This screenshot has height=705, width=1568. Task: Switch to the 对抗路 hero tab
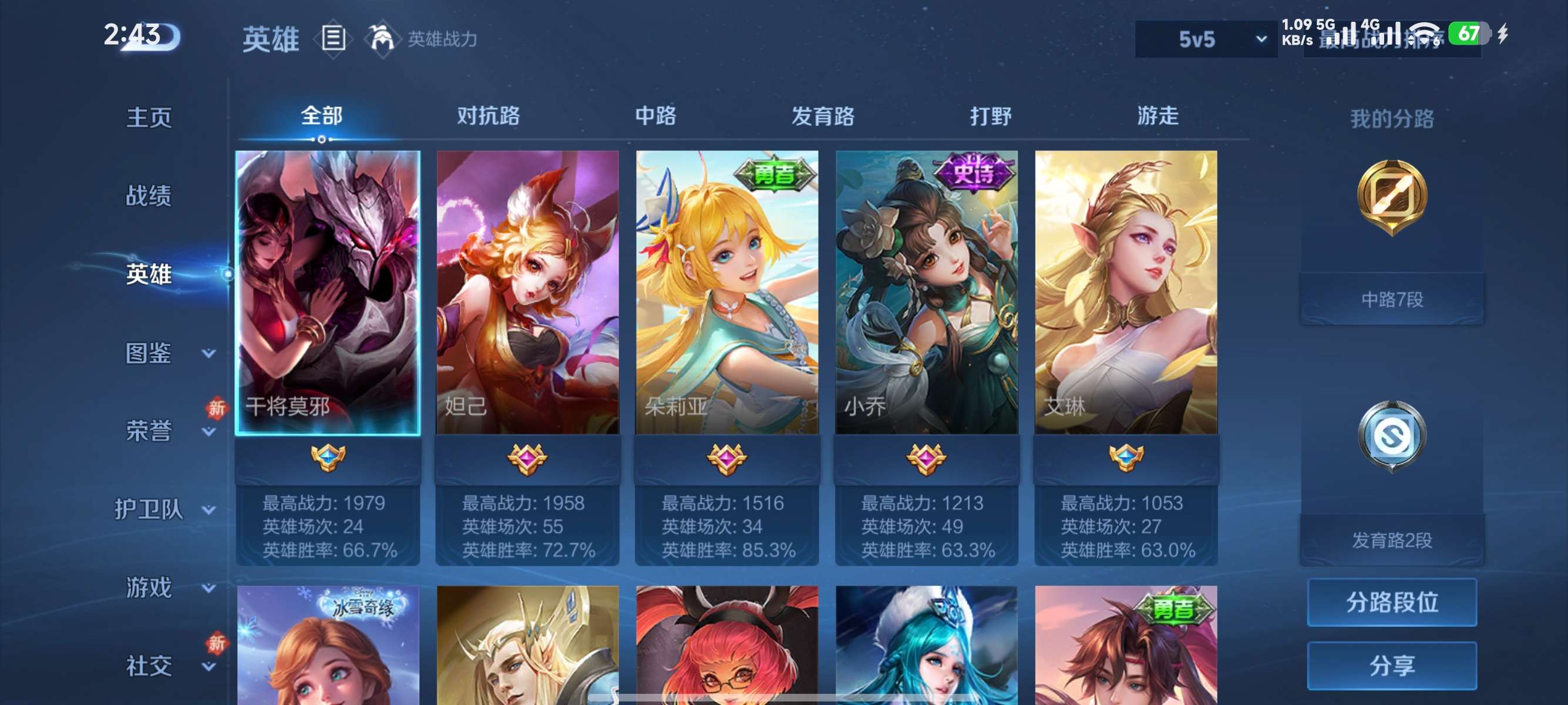tap(489, 117)
